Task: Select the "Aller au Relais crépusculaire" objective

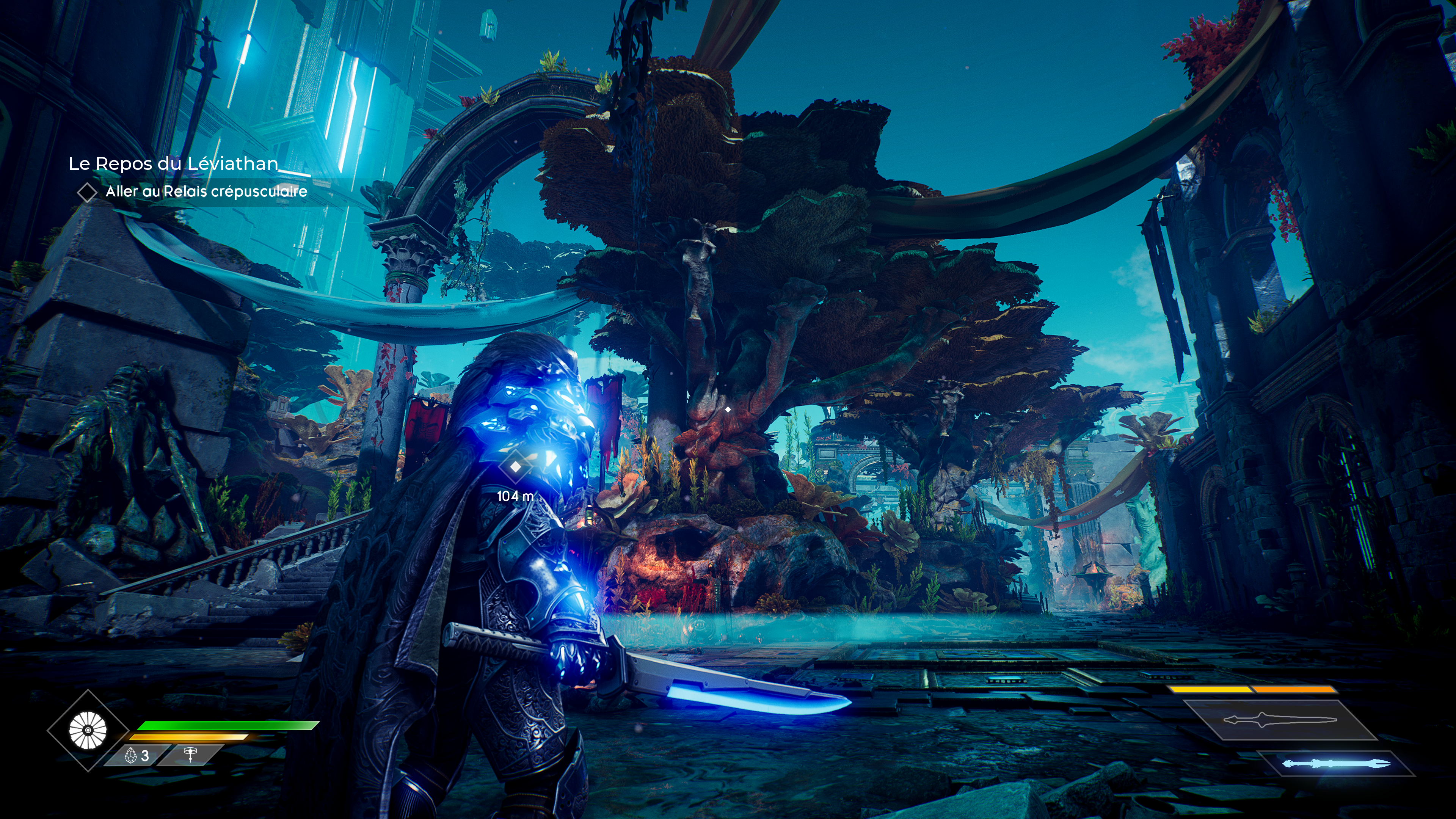Action: 206,191
